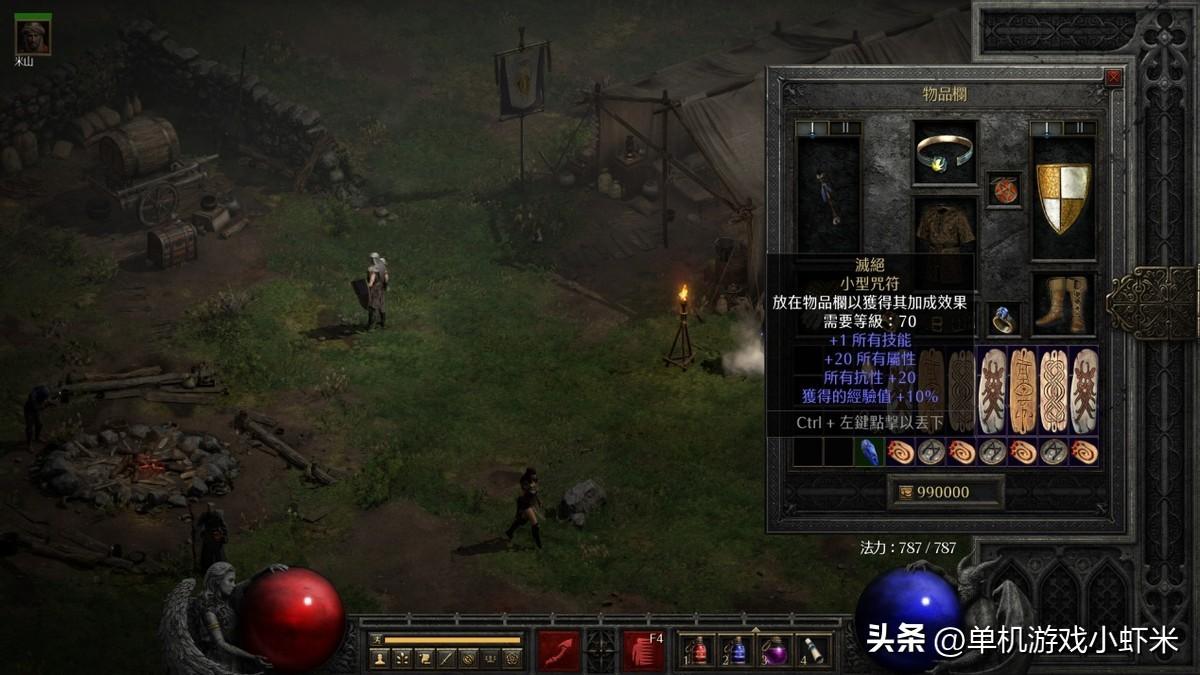Toggle the run/walk button
Screen dimensions: 1200x675
(x=376, y=640)
